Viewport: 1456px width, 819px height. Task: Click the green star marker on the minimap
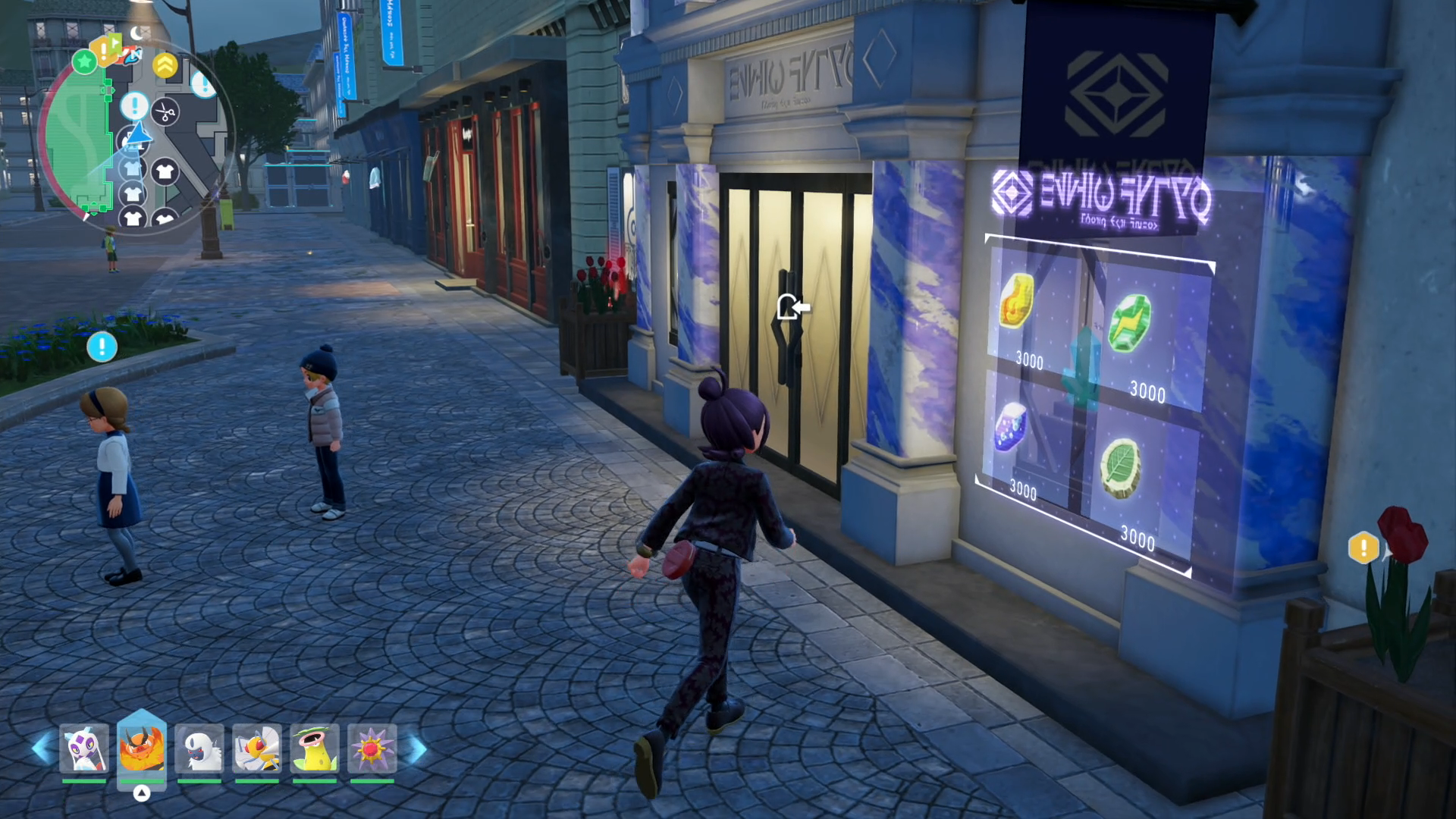[x=84, y=61]
